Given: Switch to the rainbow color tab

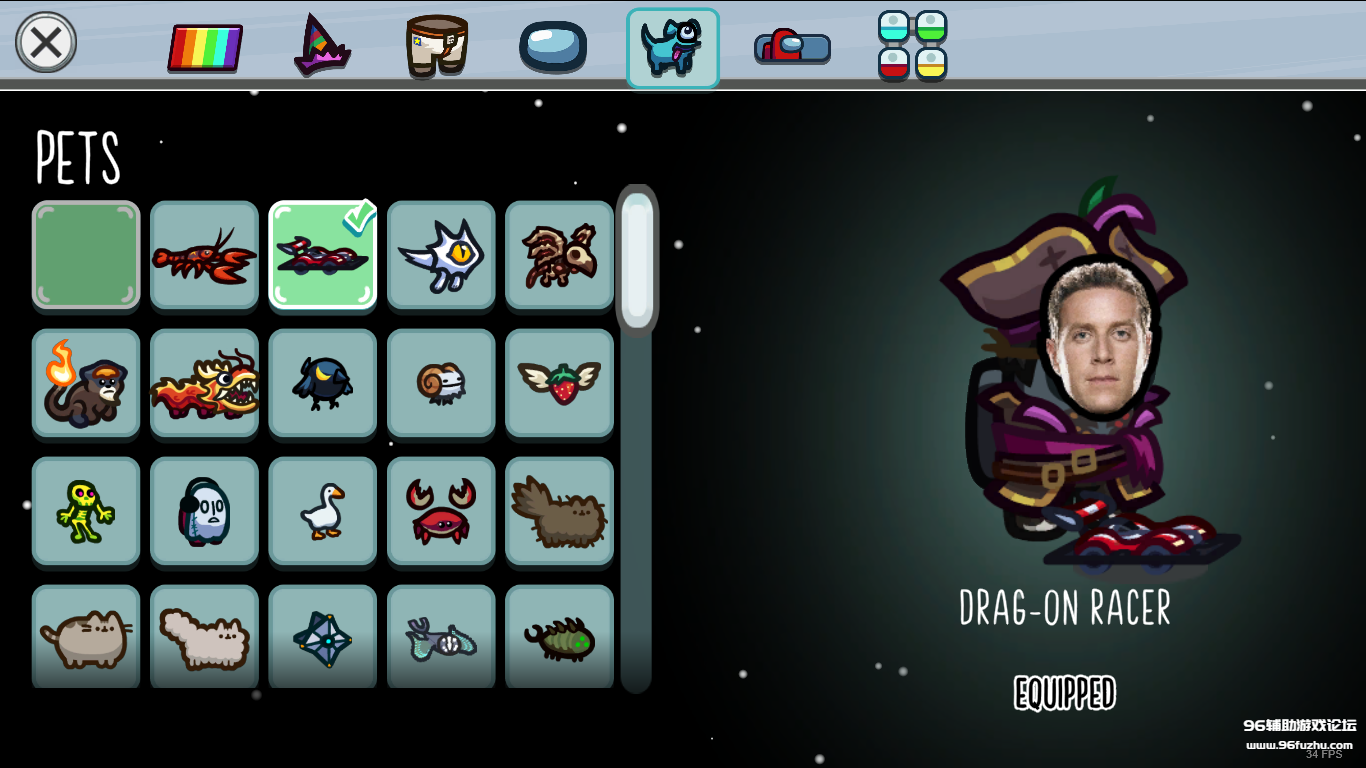Looking at the screenshot, I should 205,47.
